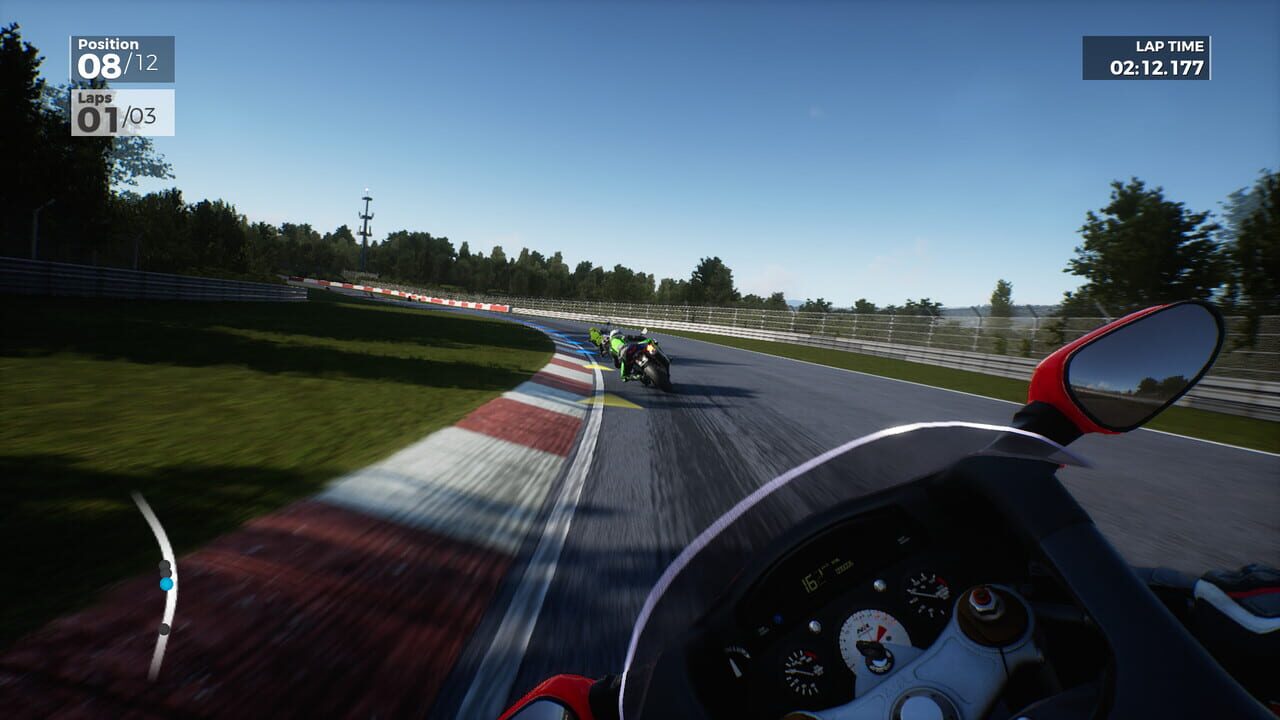This screenshot has width=1280, height=720.
Task: Click the lower rival dot on track map
Action: (x=165, y=628)
